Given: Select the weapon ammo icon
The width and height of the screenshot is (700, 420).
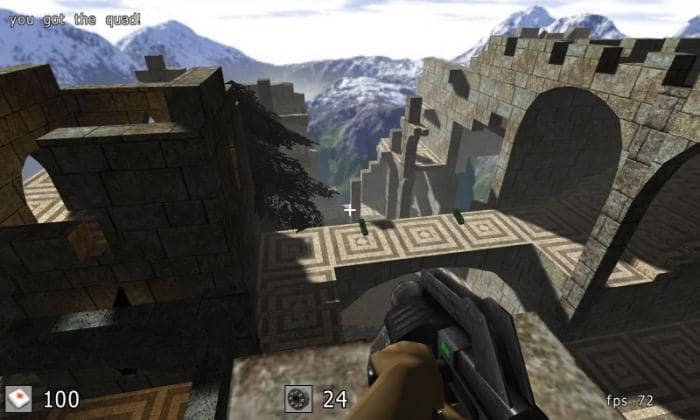Looking at the screenshot, I should pyautogui.click(x=298, y=398).
